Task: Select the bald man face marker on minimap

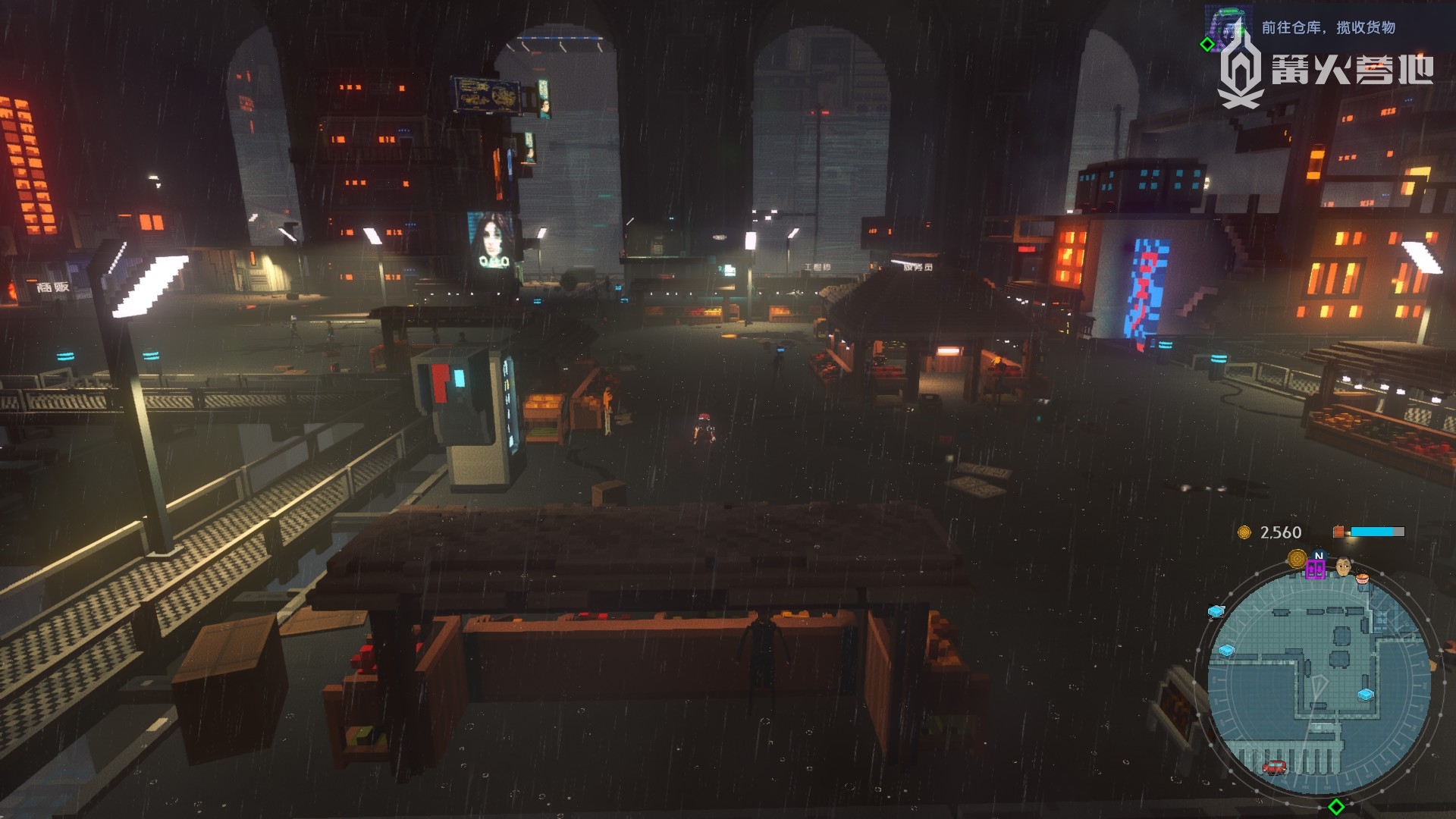Action: coord(1343,566)
